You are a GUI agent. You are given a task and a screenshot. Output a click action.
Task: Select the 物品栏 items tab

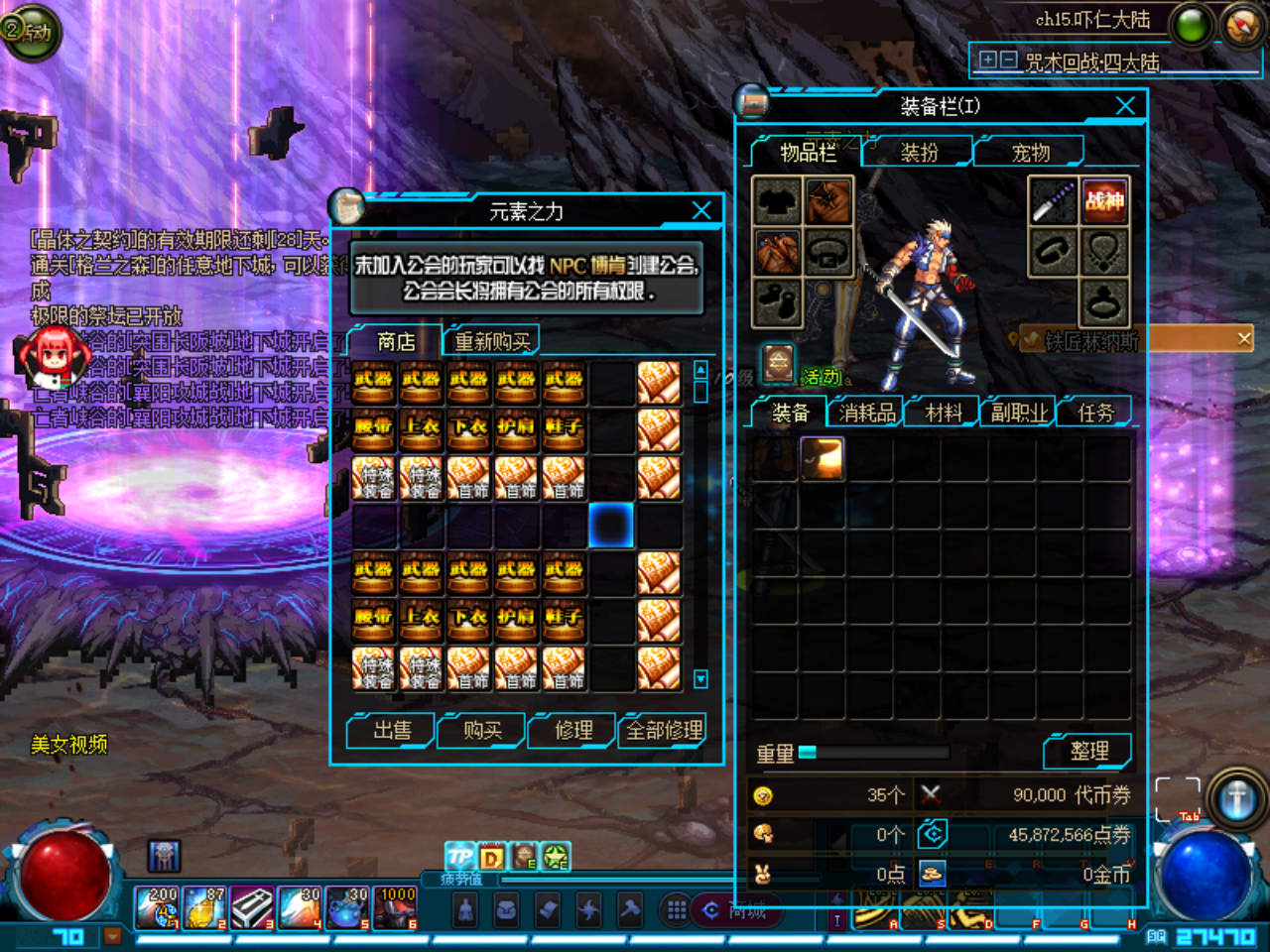(808, 153)
